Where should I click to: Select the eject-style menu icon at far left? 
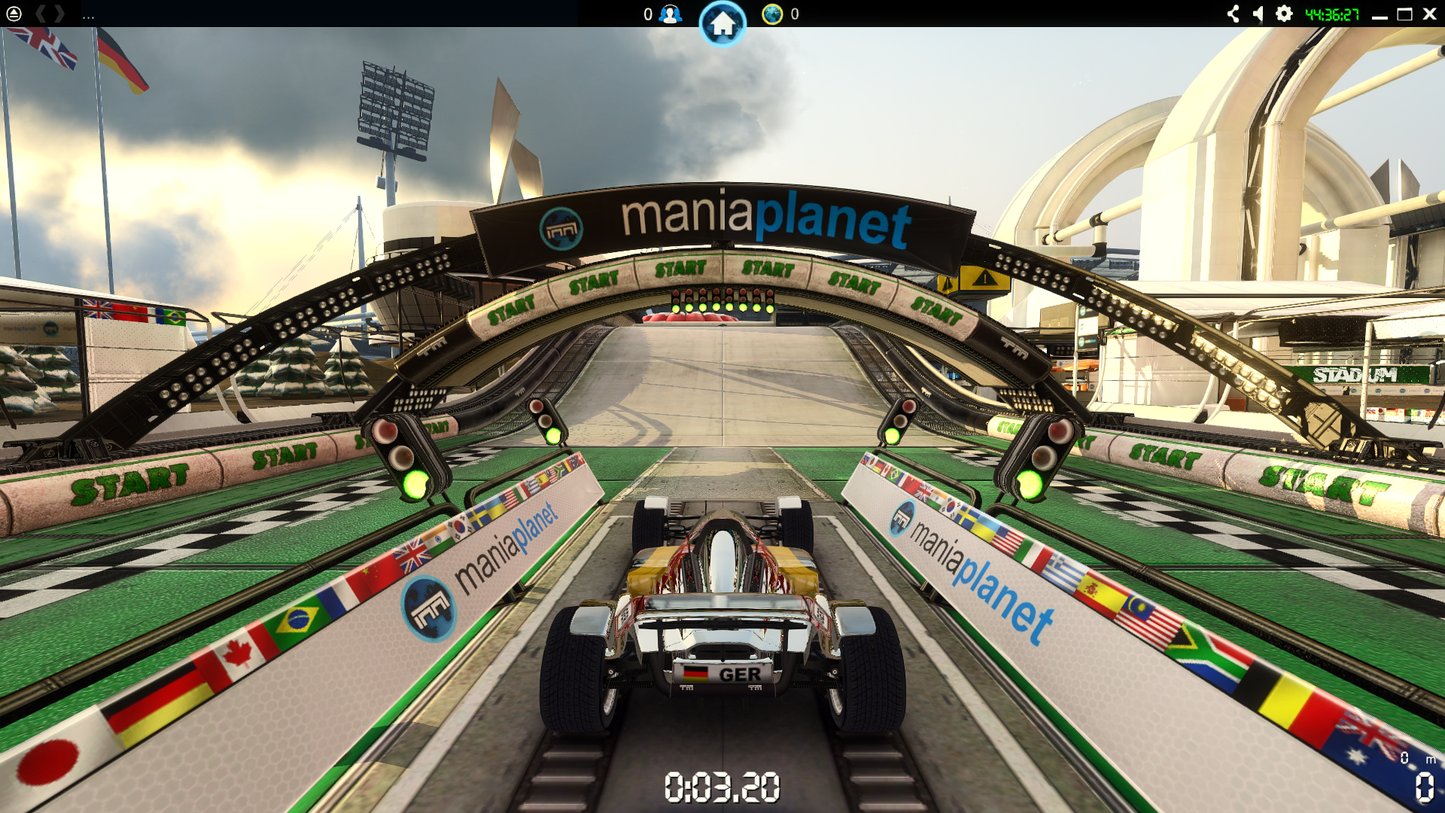click(14, 15)
